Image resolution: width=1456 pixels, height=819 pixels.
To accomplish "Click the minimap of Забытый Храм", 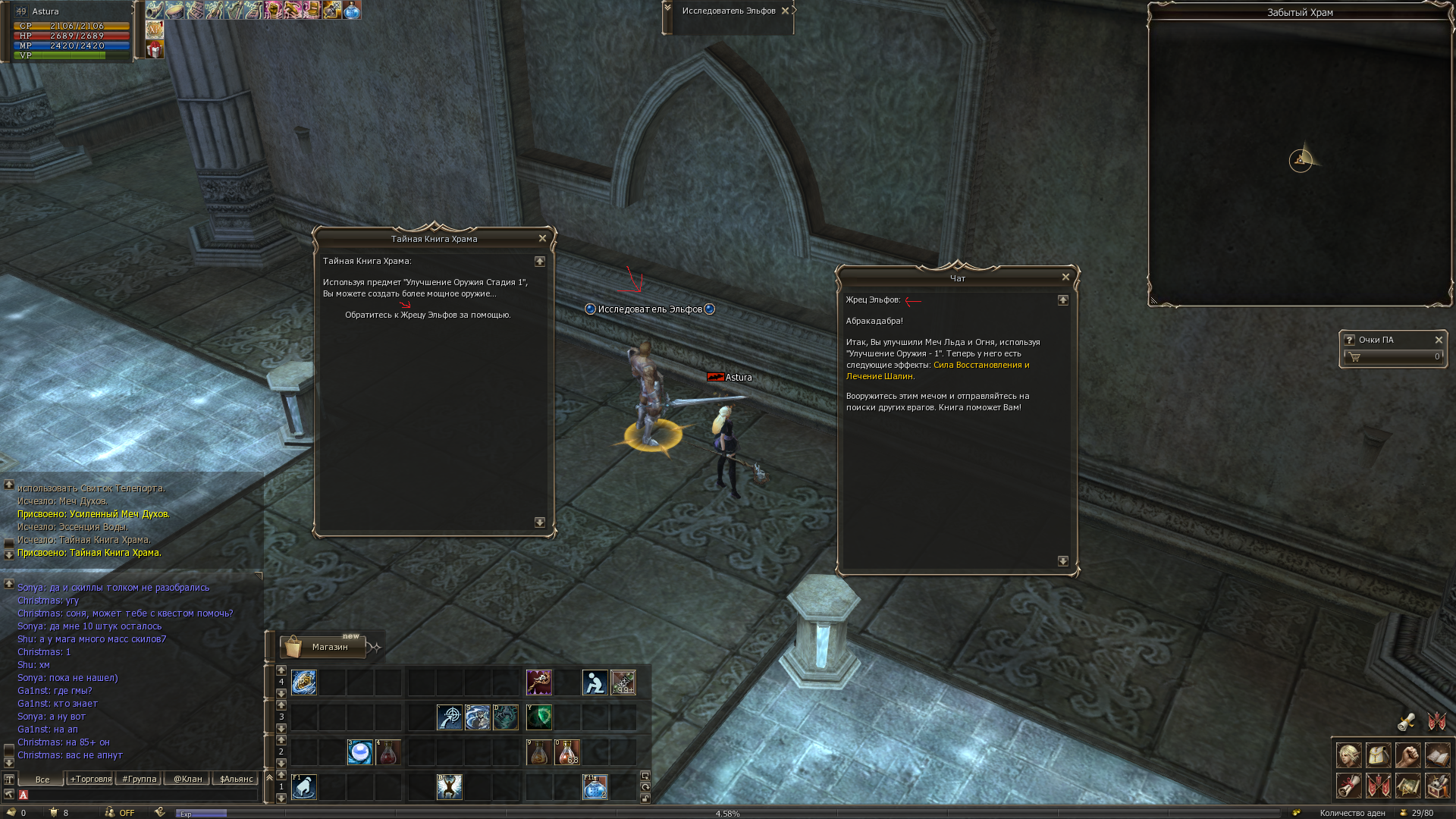I will coord(1300,161).
